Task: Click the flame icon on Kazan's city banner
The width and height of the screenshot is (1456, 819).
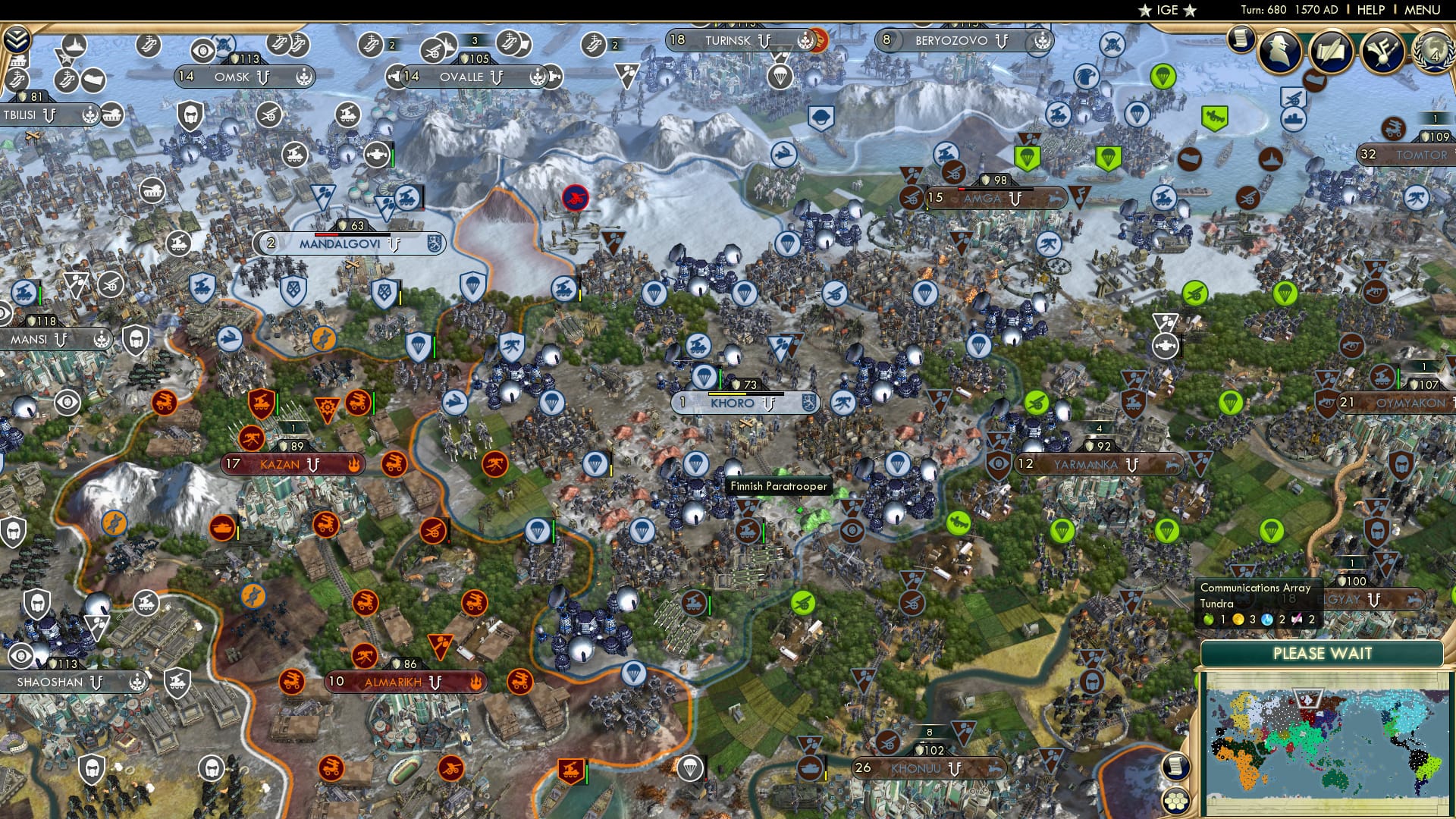Action: click(354, 466)
